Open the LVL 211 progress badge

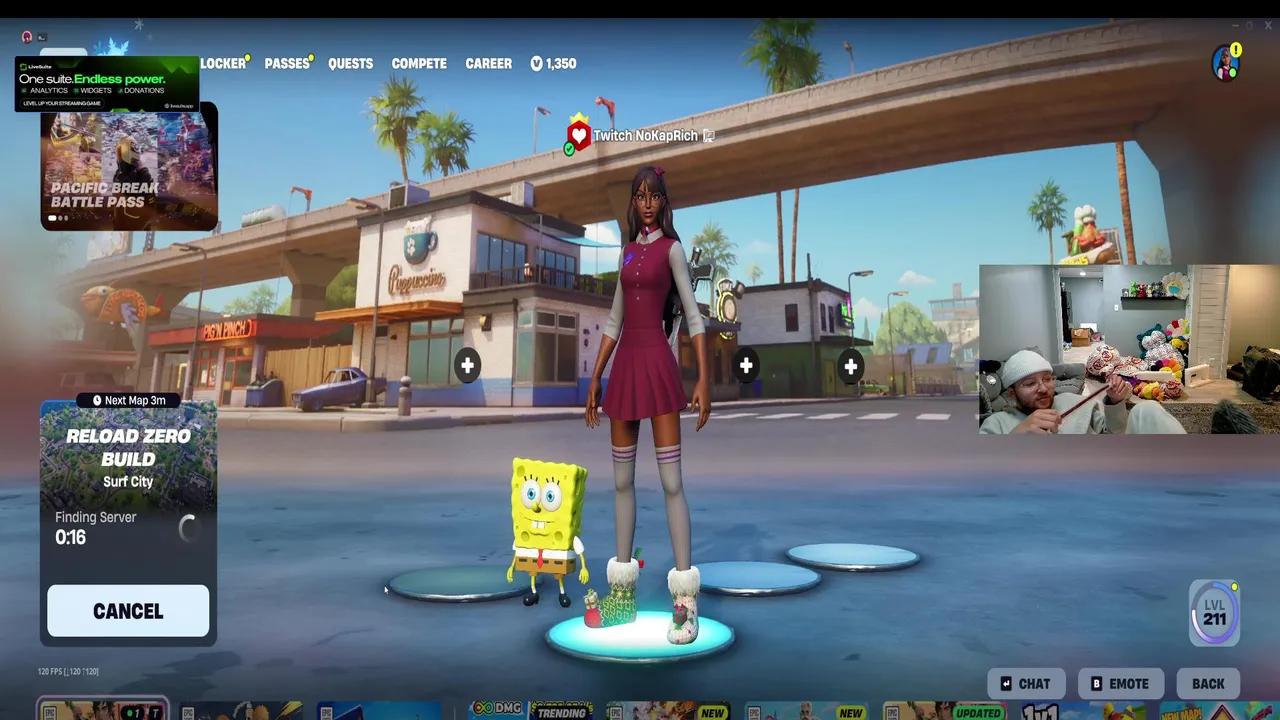click(1214, 611)
